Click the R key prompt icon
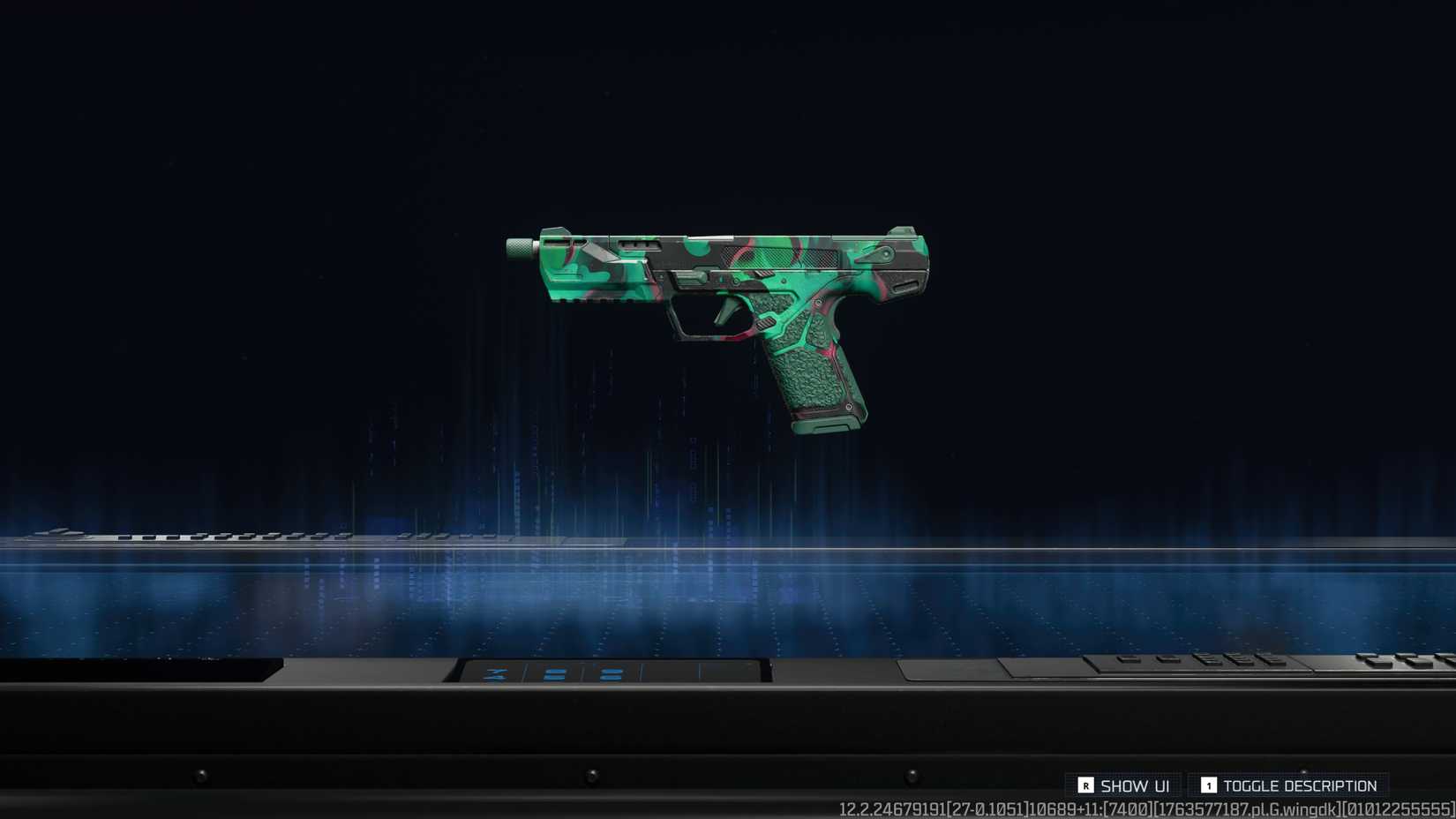1456x819 pixels. [x=1086, y=785]
